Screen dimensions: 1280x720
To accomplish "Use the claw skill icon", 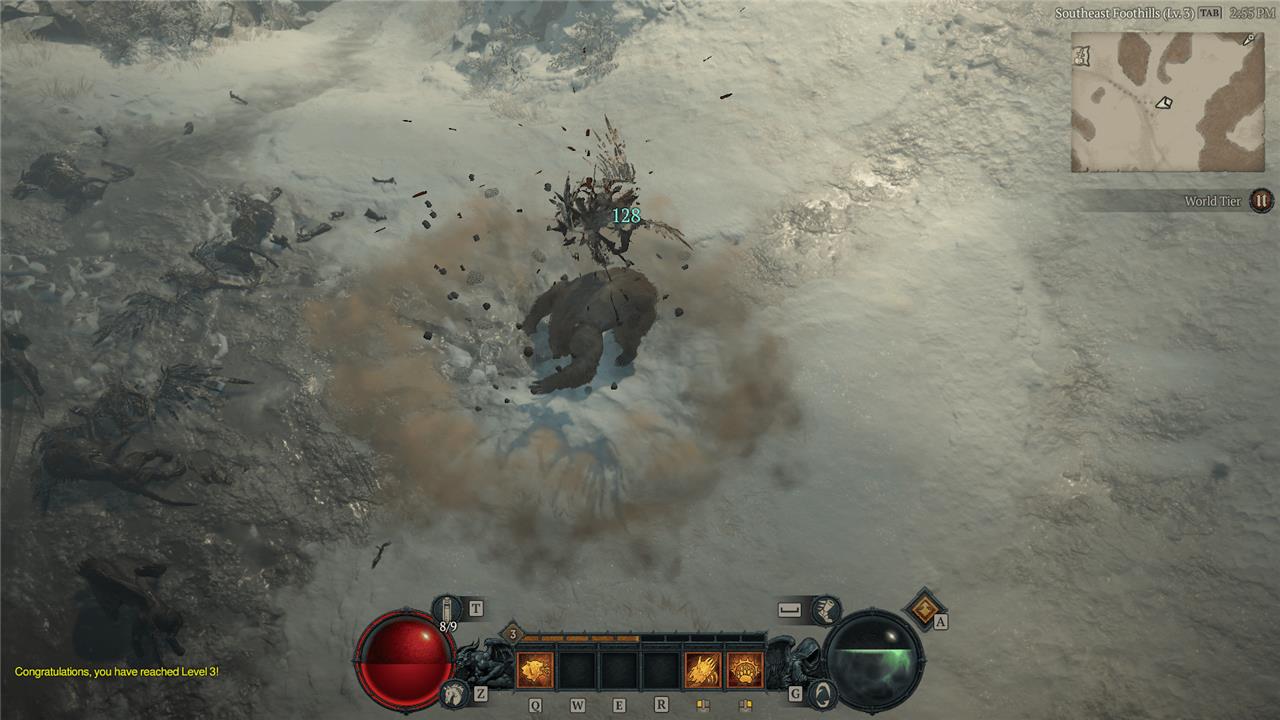I will point(701,669).
